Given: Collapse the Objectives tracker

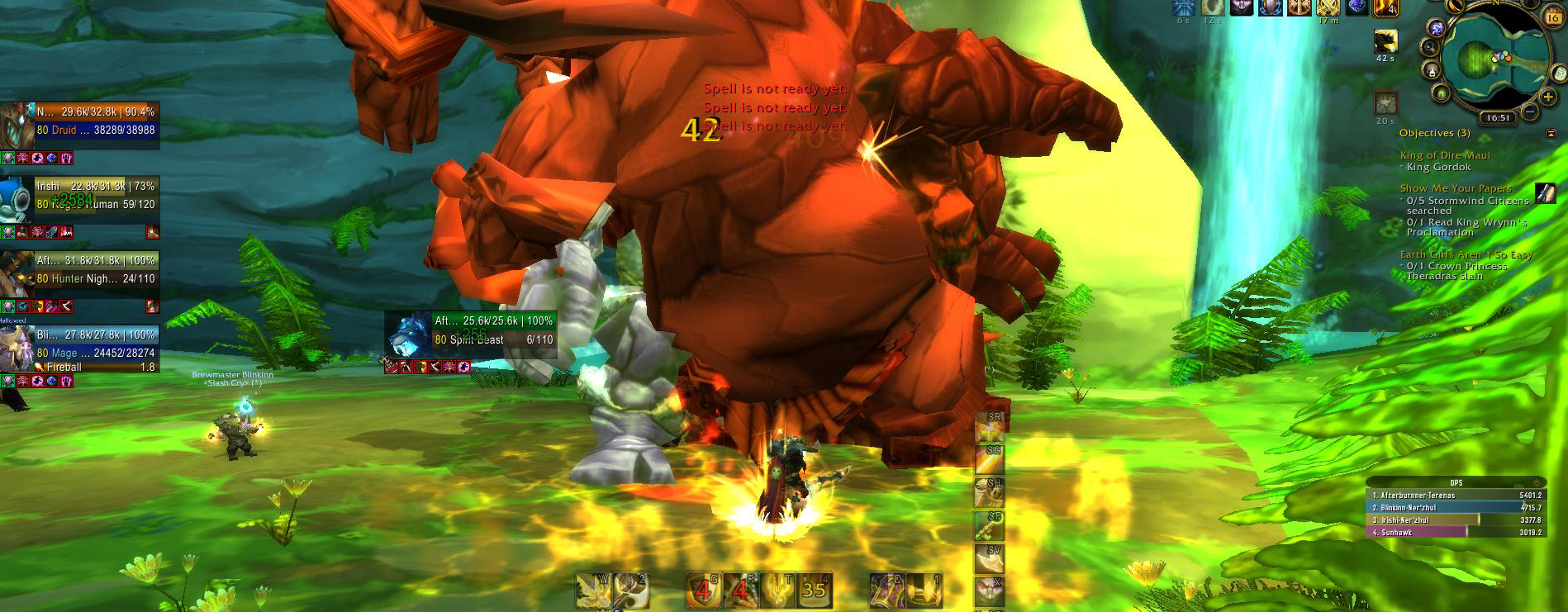Looking at the screenshot, I should [1551, 133].
